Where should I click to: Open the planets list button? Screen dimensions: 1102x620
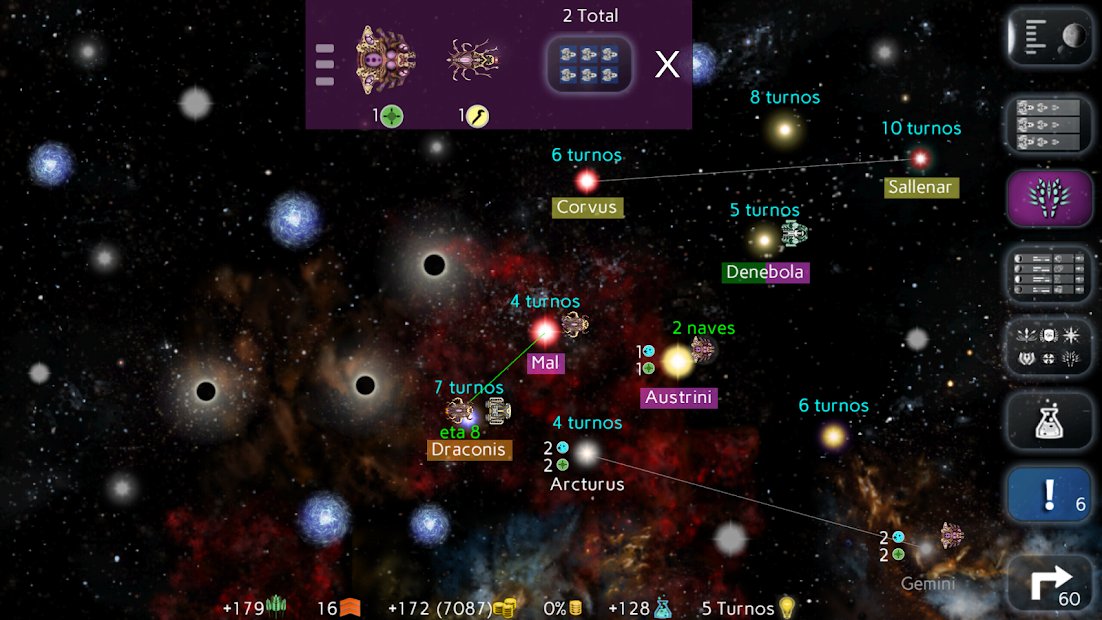[1048, 37]
